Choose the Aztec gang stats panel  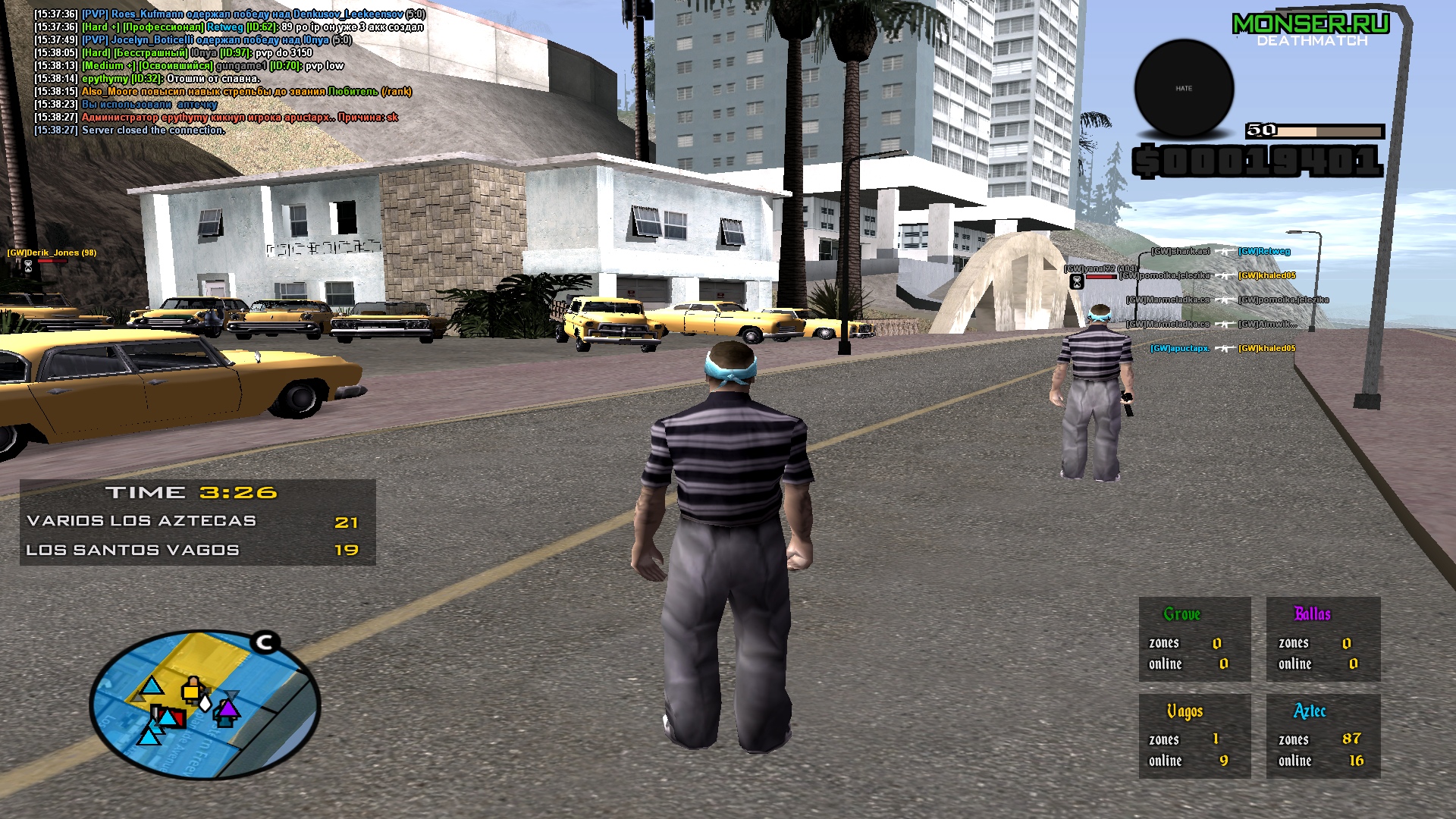pos(1323,736)
